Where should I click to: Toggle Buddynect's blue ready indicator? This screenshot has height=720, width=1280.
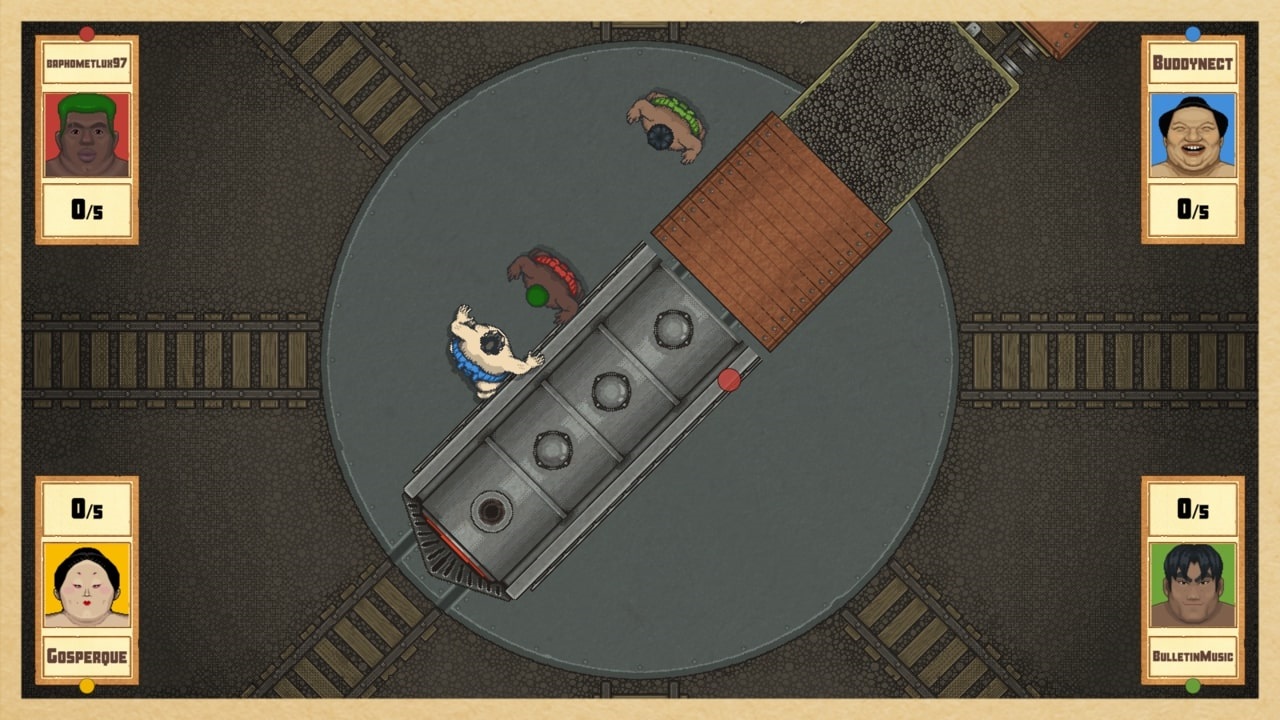(1193, 33)
